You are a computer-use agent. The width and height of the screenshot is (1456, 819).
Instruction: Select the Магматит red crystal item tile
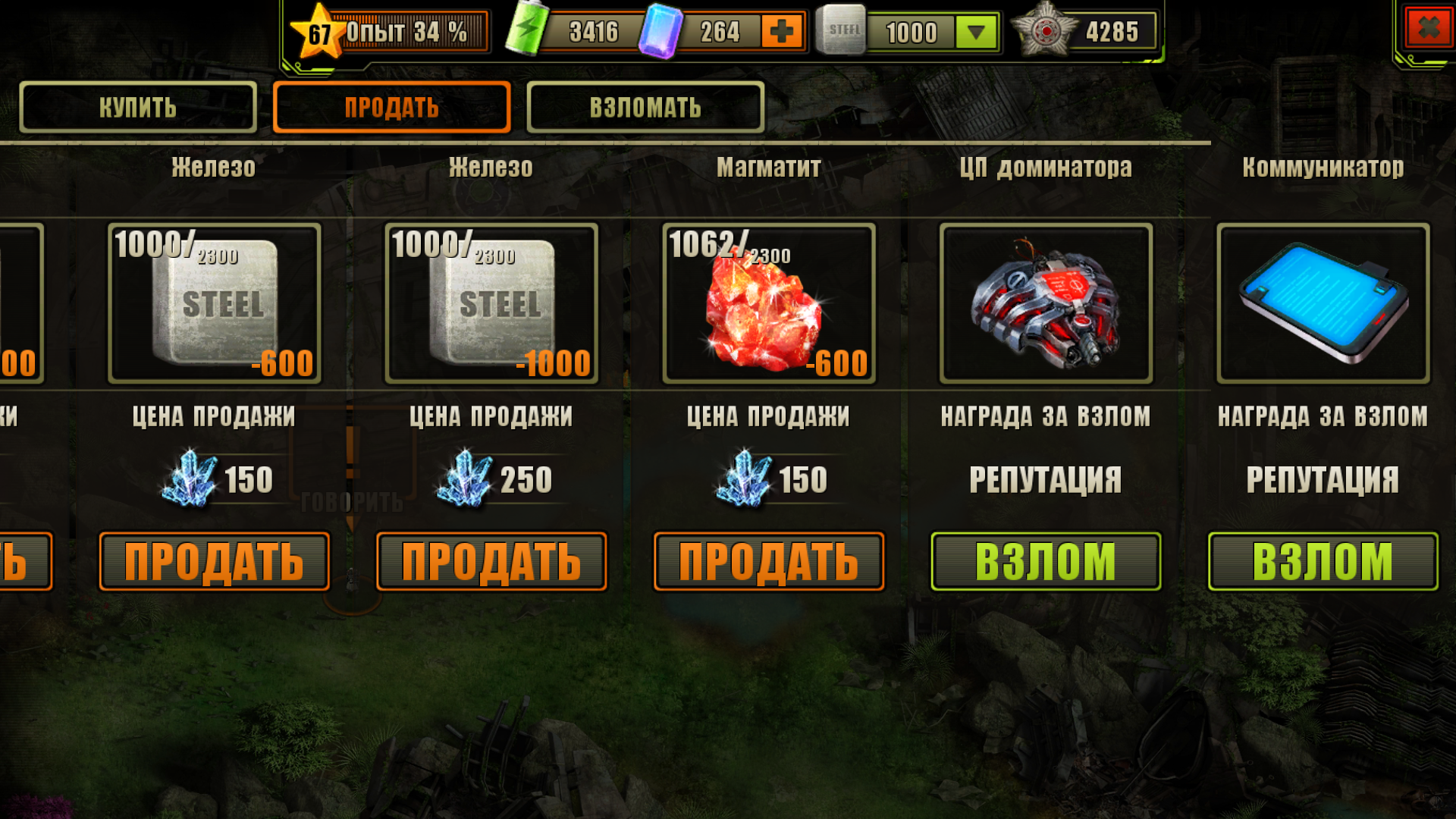coord(769,303)
